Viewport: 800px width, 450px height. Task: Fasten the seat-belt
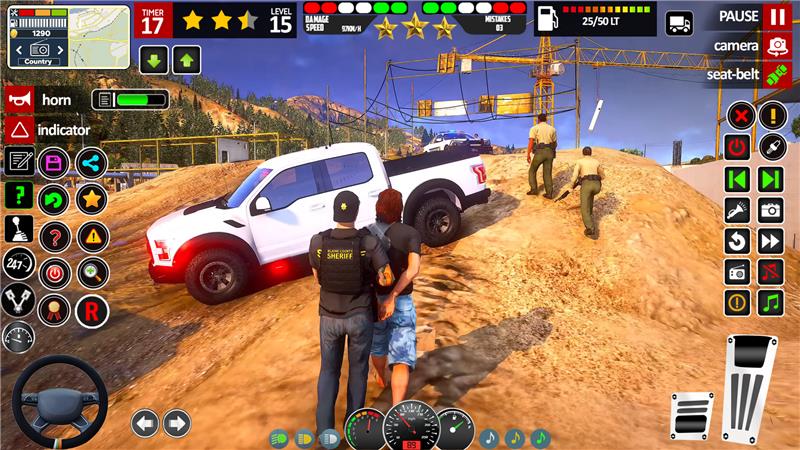[776, 74]
